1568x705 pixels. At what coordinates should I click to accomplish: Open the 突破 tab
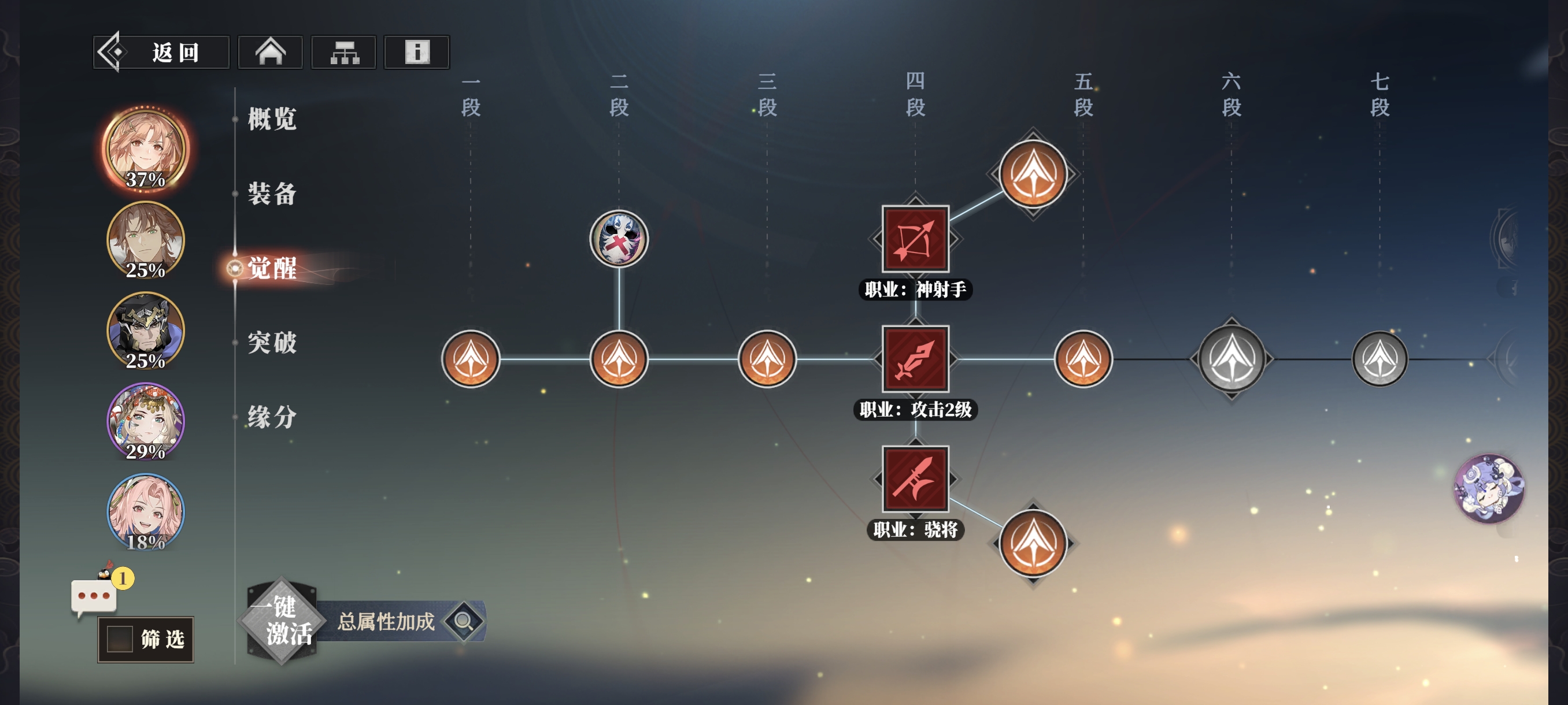[272, 343]
